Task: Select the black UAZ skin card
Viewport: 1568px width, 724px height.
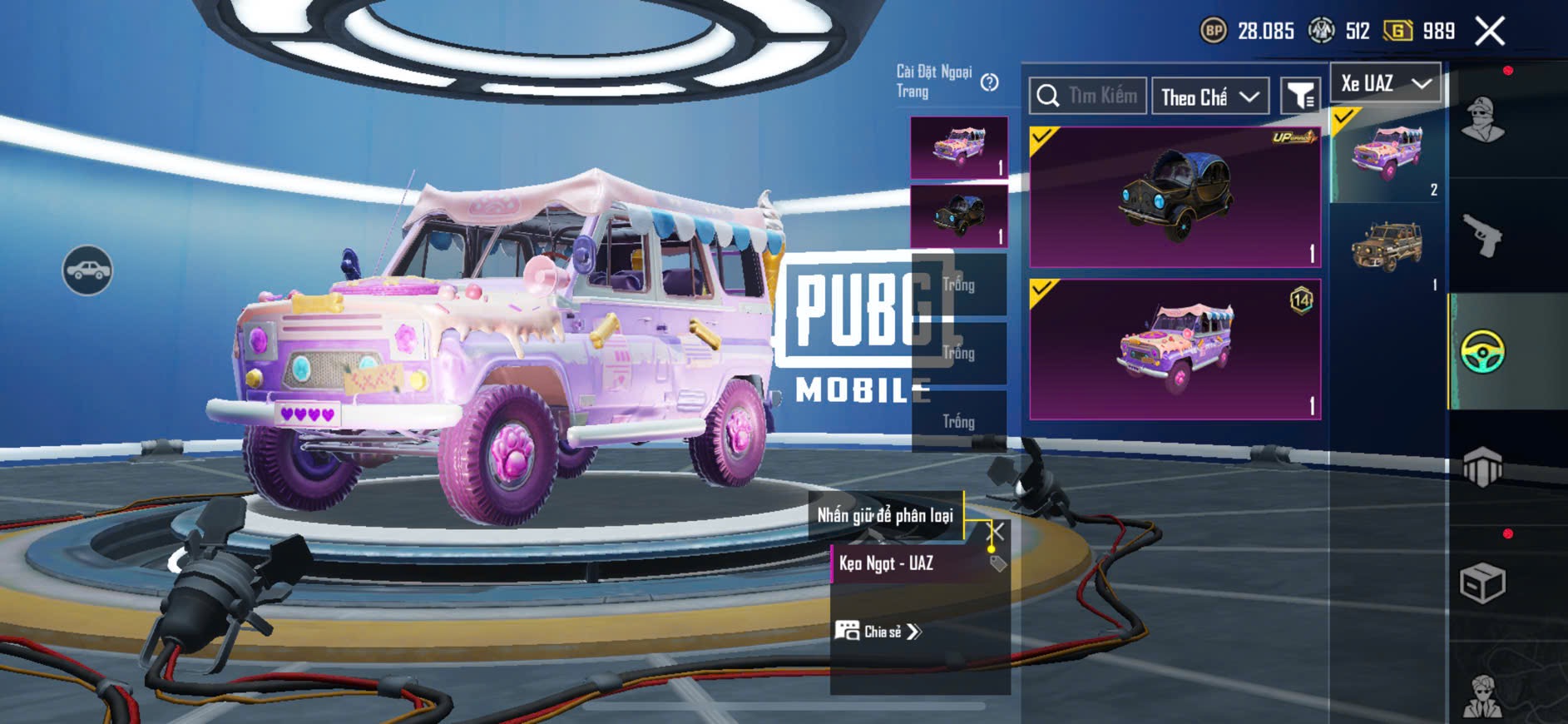Action: pyautogui.click(x=1175, y=198)
